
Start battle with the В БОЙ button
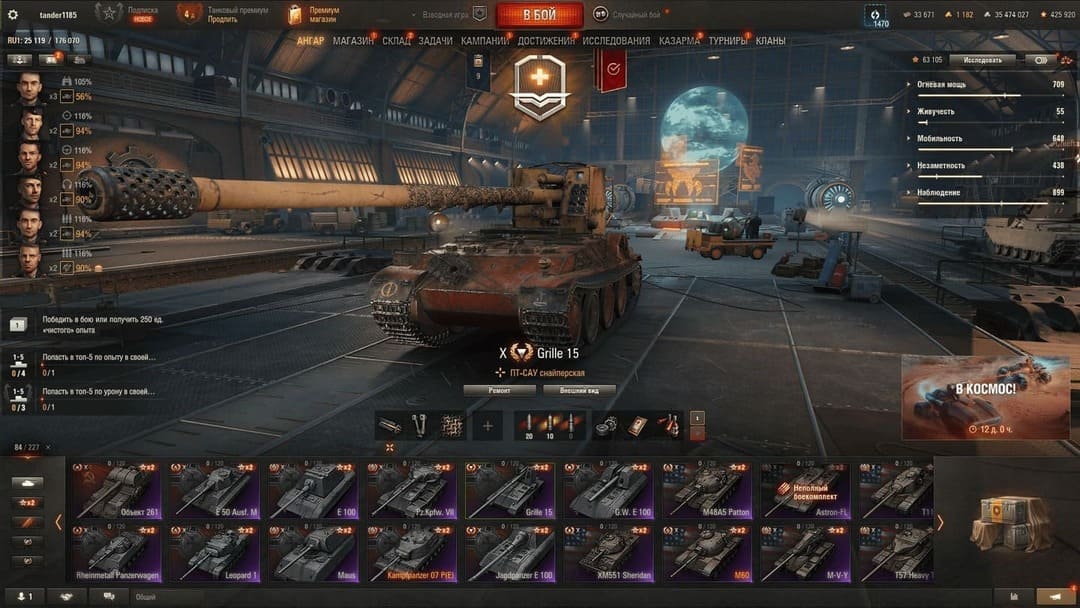[539, 14]
